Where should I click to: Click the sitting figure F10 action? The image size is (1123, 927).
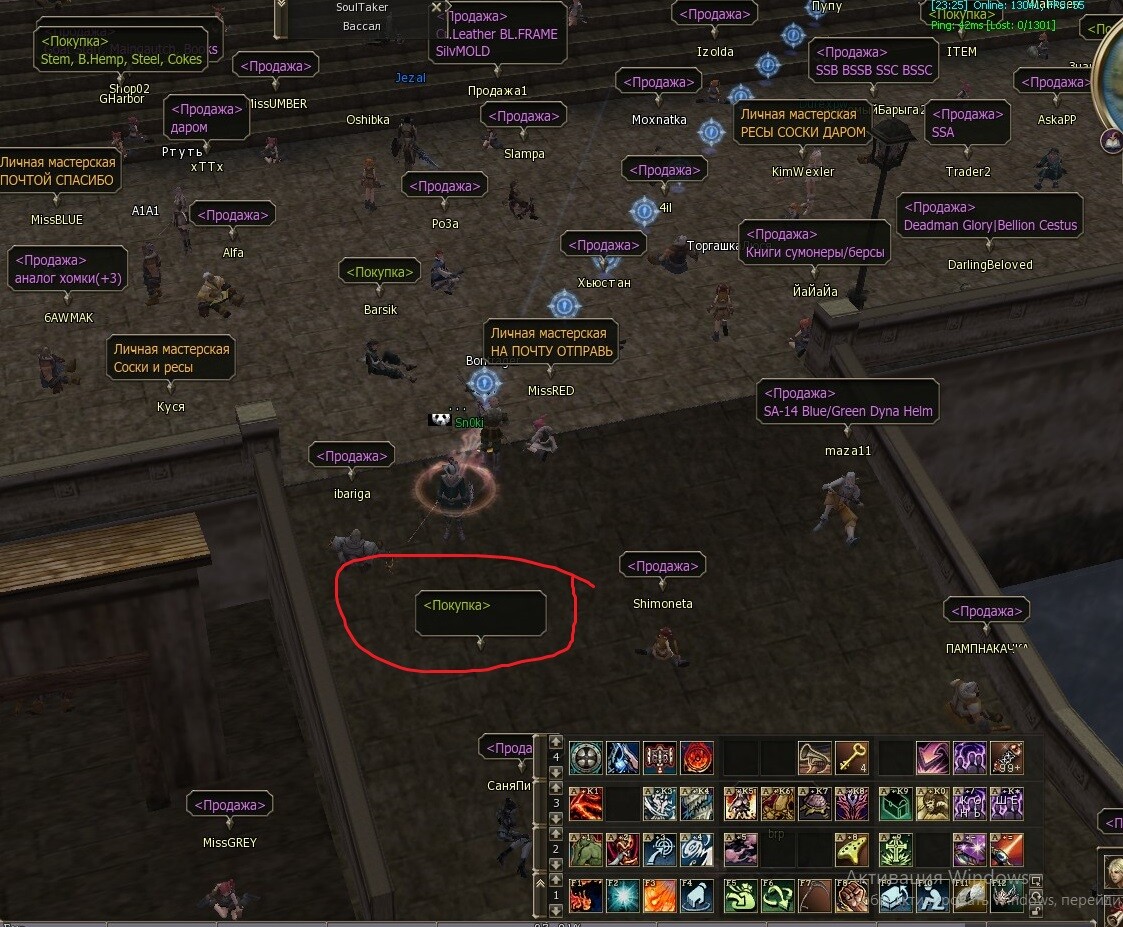[932, 895]
